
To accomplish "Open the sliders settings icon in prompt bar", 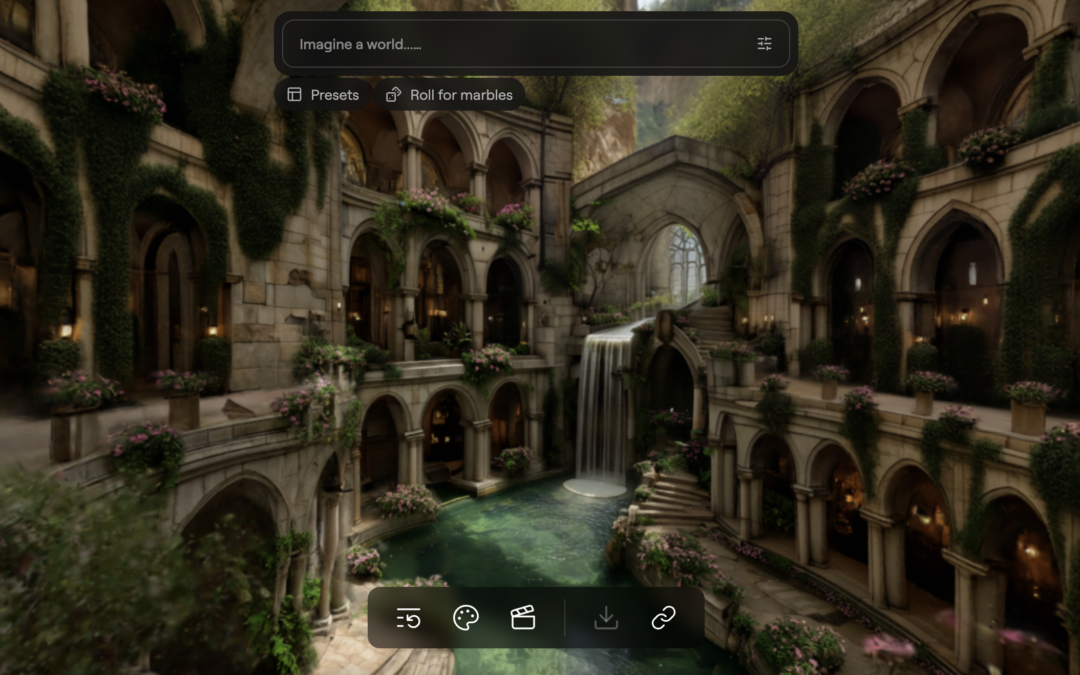I will coord(764,44).
